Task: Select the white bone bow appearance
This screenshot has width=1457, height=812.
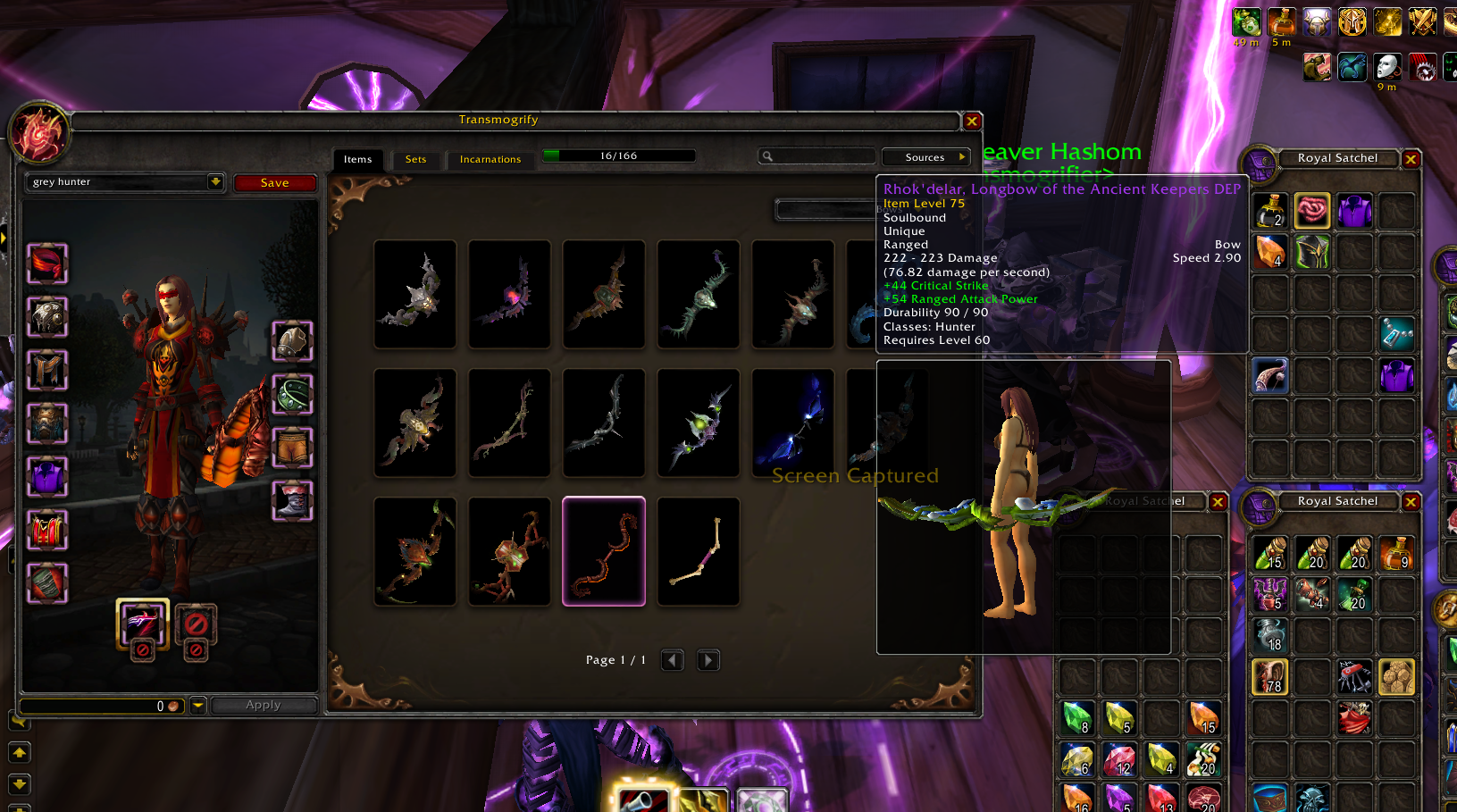Action: (x=699, y=551)
